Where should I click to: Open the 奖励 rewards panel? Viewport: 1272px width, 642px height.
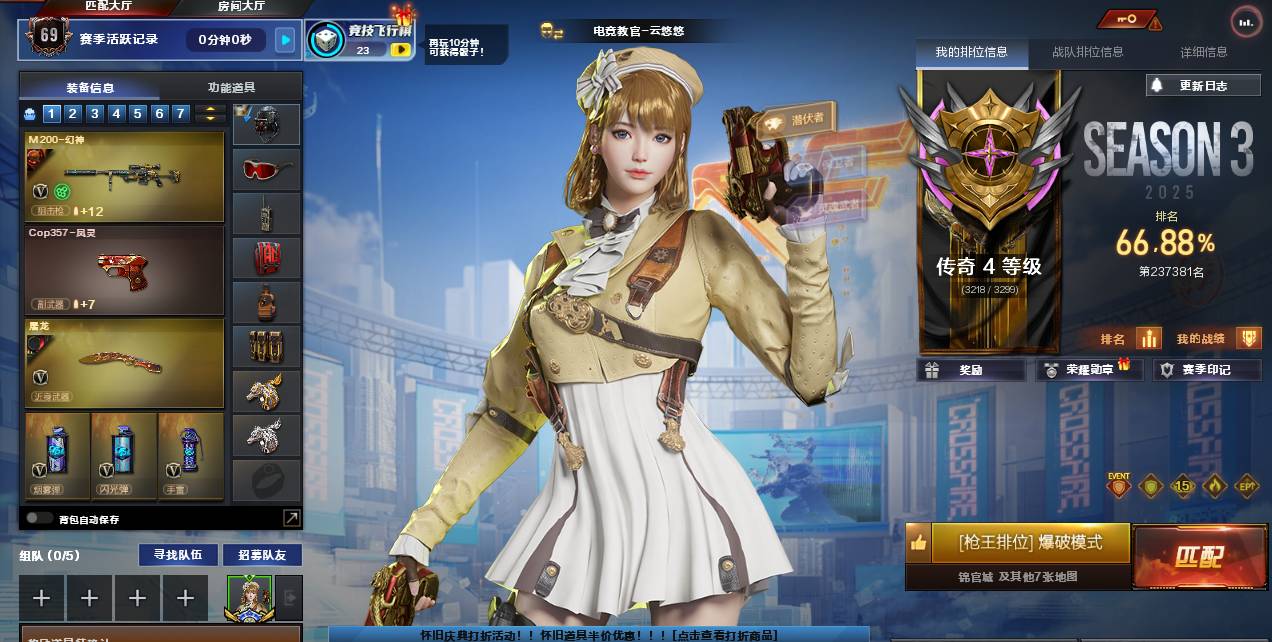[970, 370]
